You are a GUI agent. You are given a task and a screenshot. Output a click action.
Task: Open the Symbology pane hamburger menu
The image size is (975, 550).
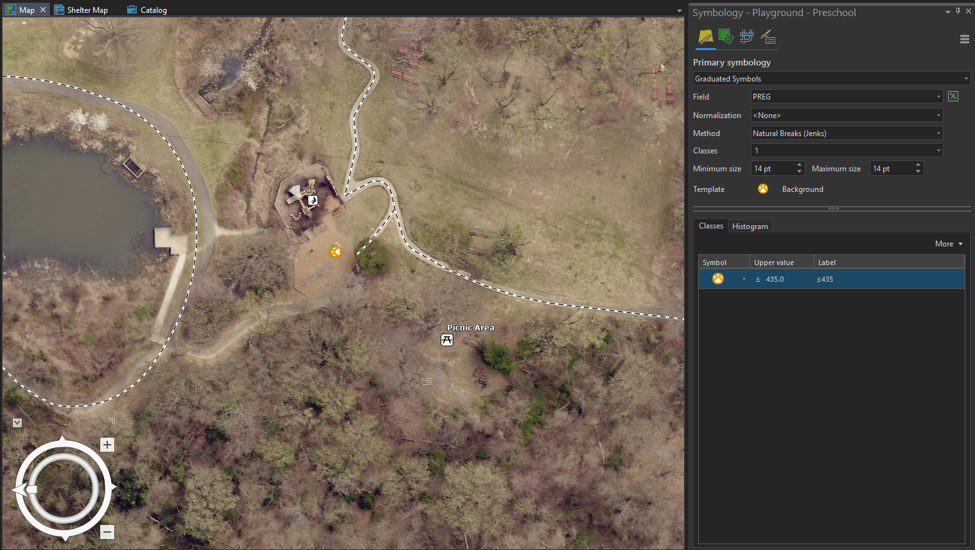(964, 40)
